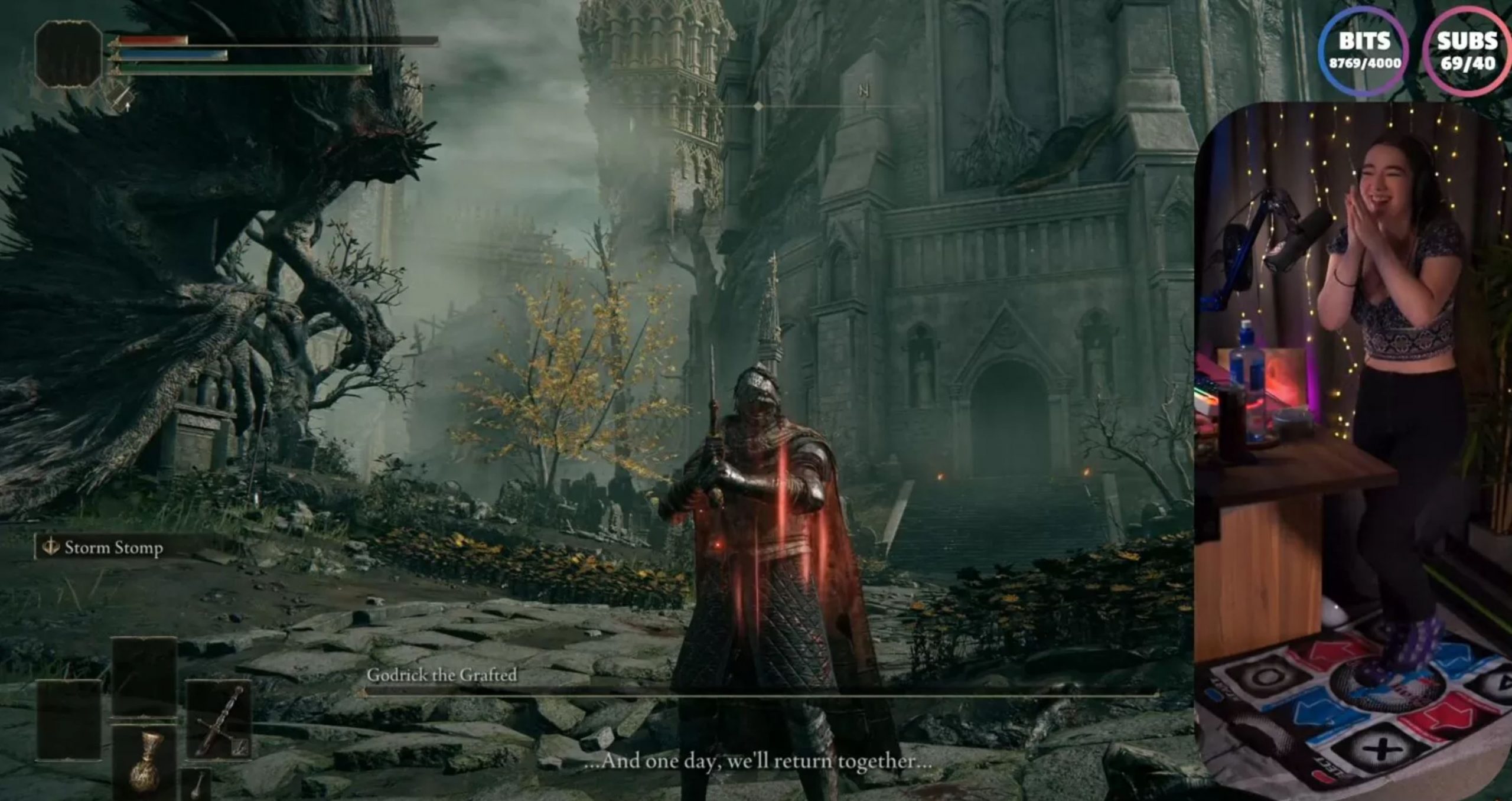Click the red health bar top-left
Screen dimensions: 1512x801
pos(152,40)
